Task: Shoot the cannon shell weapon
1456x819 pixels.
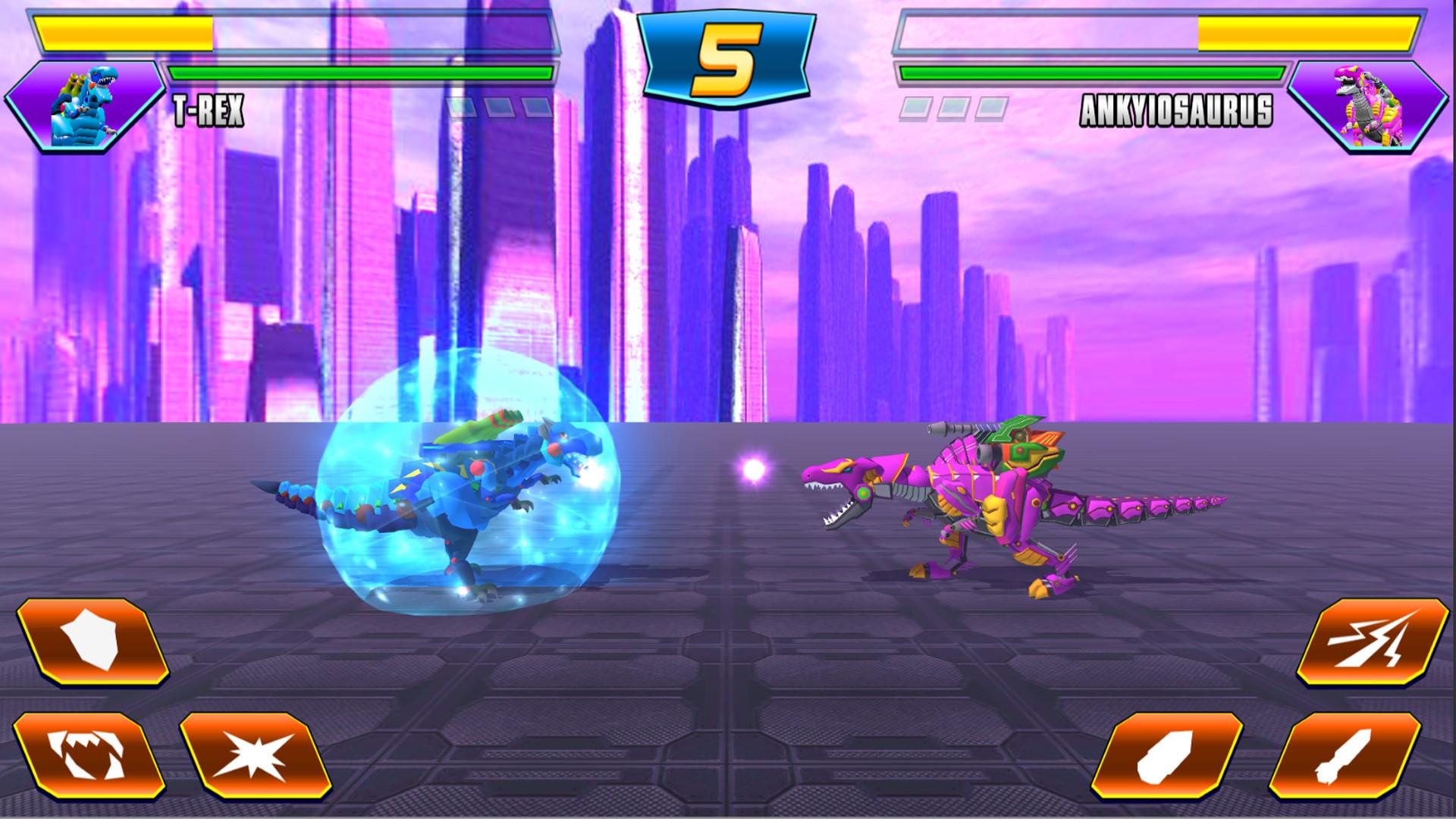Action: pos(1176,755)
